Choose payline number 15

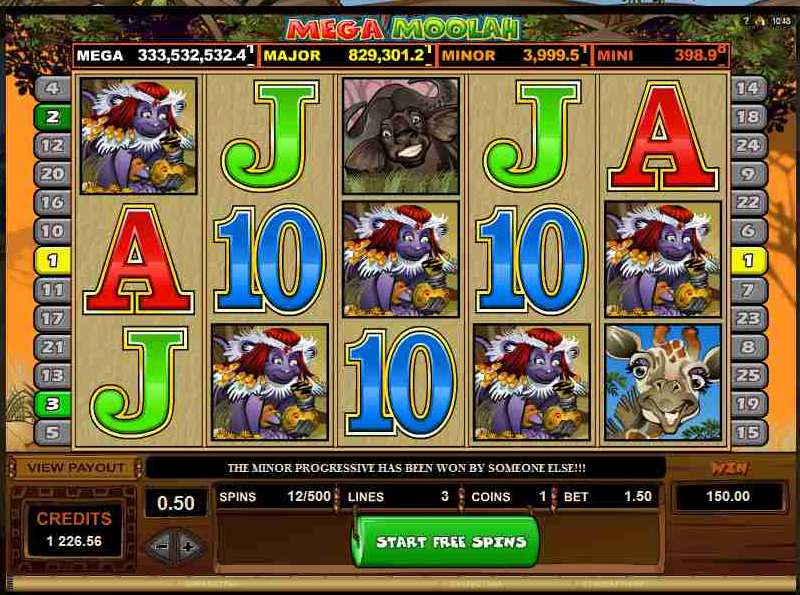point(747,433)
